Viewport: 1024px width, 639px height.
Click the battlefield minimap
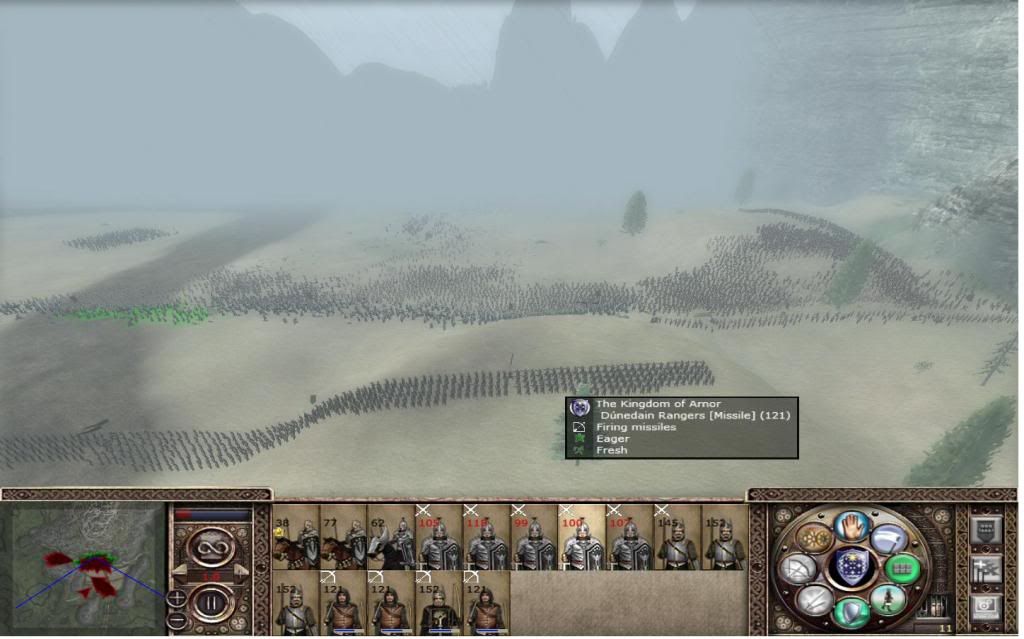click(88, 567)
